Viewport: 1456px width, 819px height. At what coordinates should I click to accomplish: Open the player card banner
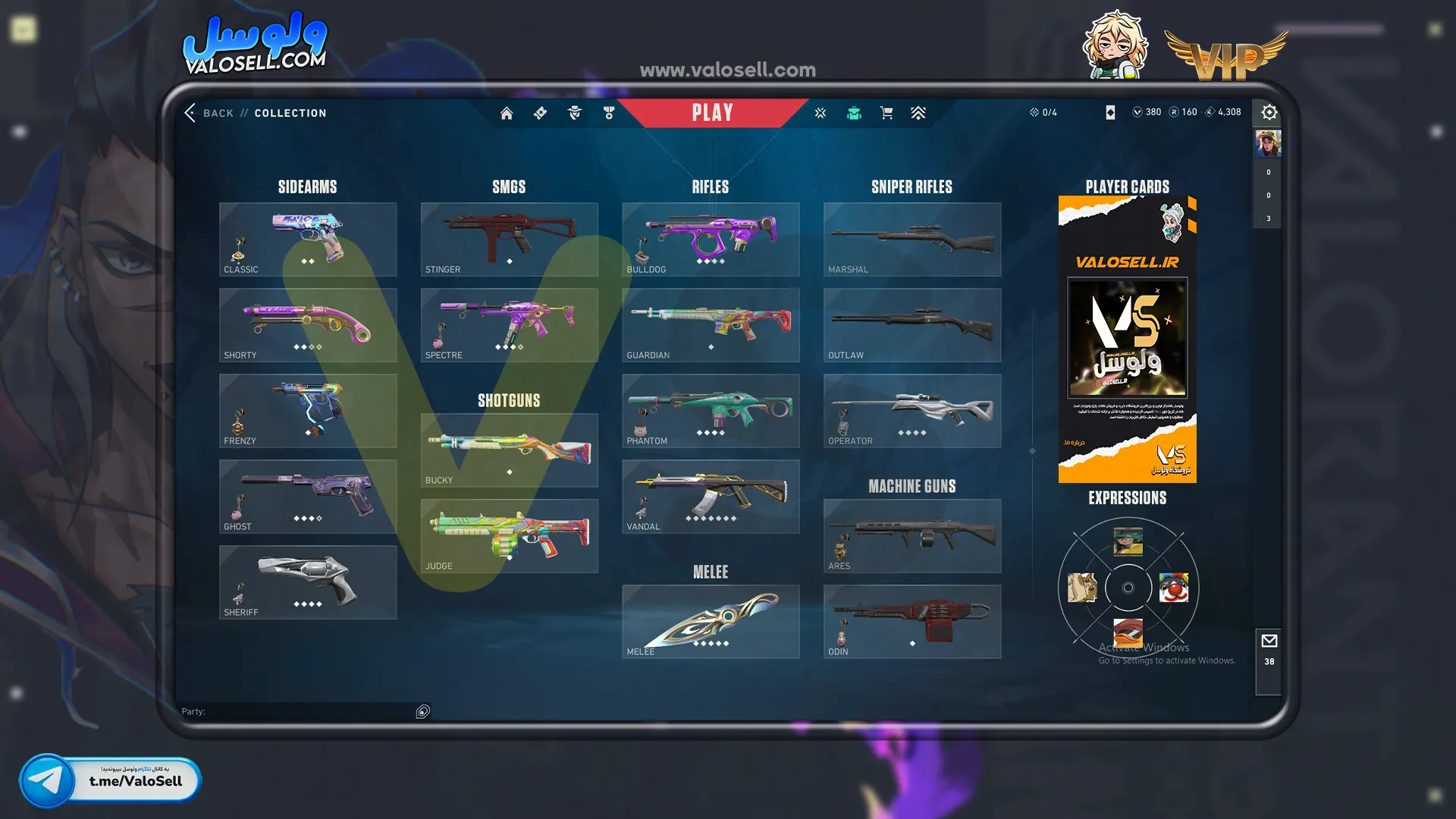(1127, 339)
